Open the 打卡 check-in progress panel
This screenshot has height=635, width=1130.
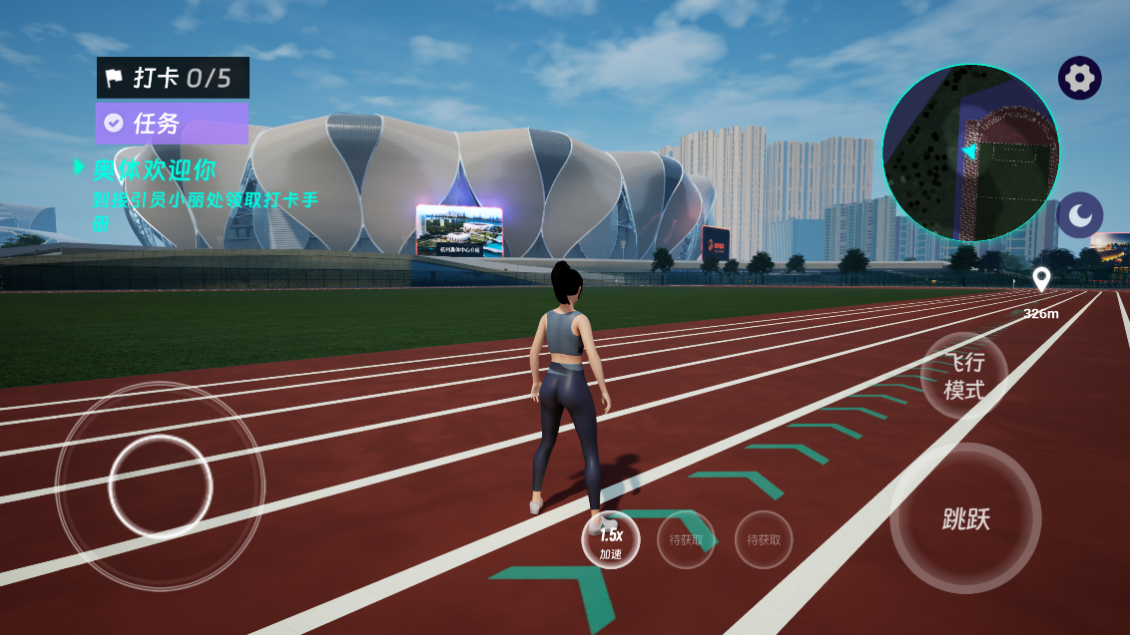173,78
